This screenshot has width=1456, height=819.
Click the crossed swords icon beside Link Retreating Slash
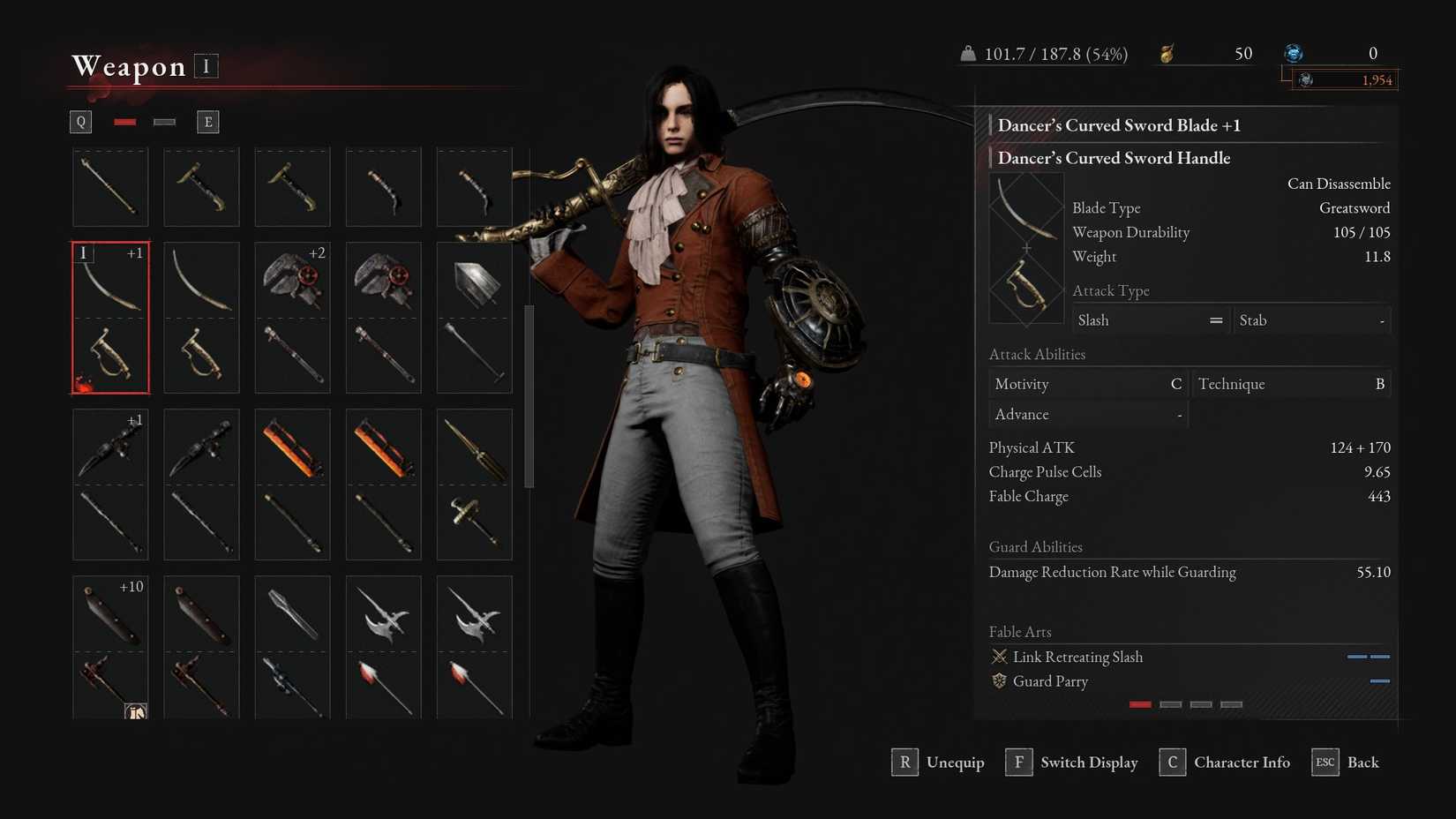point(1000,657)
